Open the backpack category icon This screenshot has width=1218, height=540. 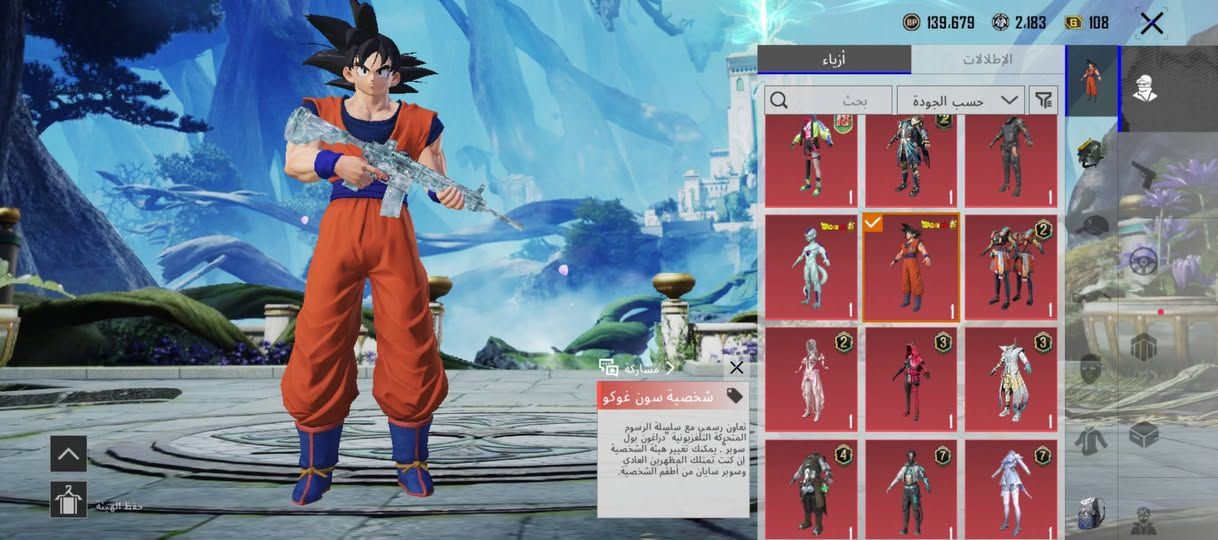[x=1091, y=514]
